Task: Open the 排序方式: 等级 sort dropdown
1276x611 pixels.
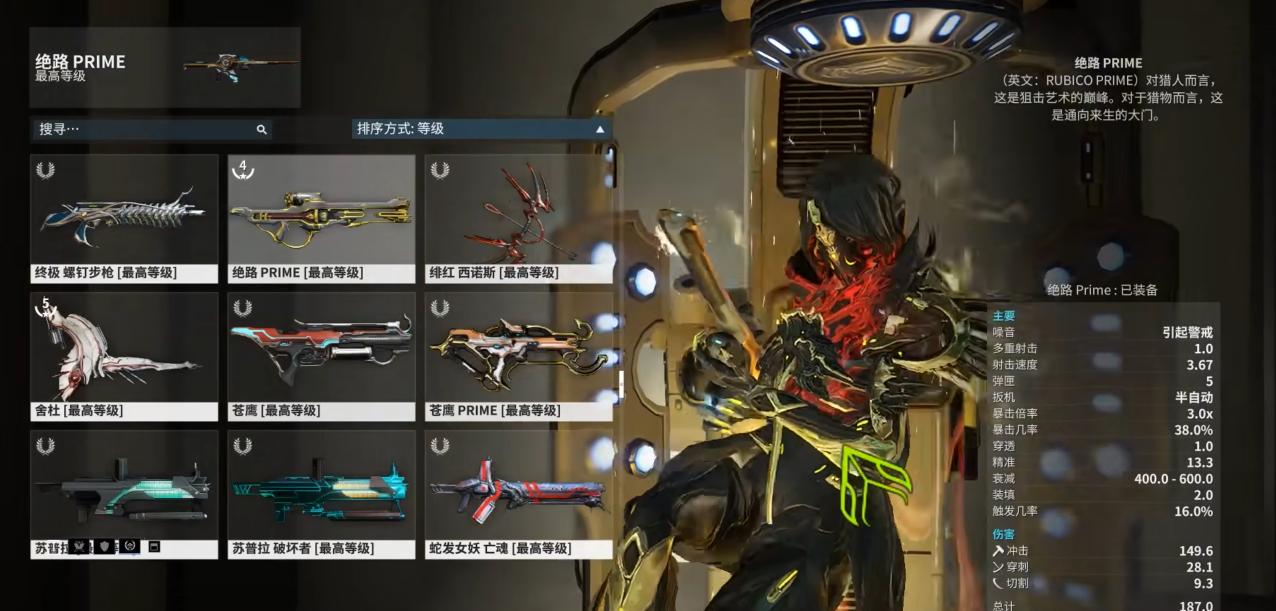Action: 481,129
